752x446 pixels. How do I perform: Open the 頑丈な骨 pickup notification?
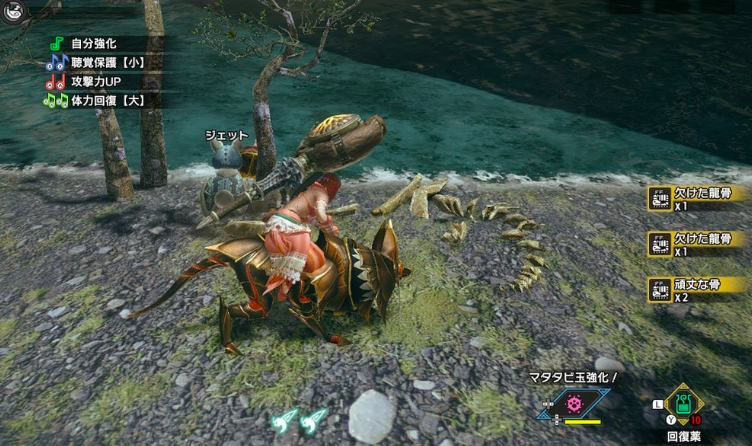pyautogui.click(x=702, y=288)
